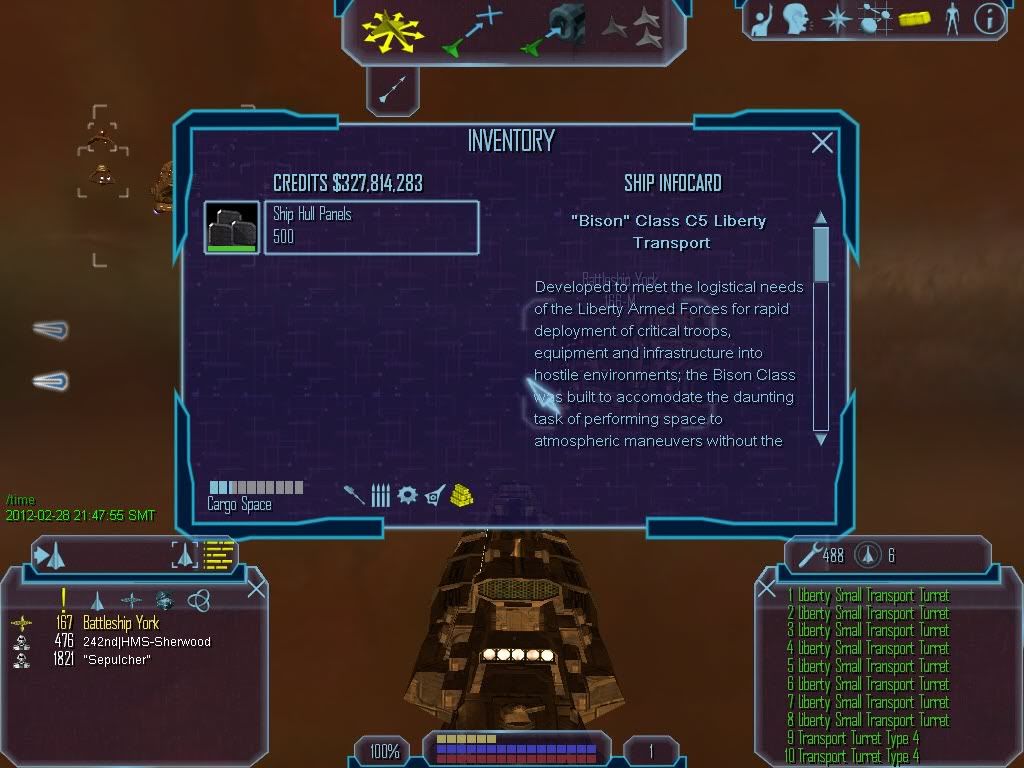Show the ammunition filter in inventory
This screenshot has height=768, width=1024.
point(380,494)
